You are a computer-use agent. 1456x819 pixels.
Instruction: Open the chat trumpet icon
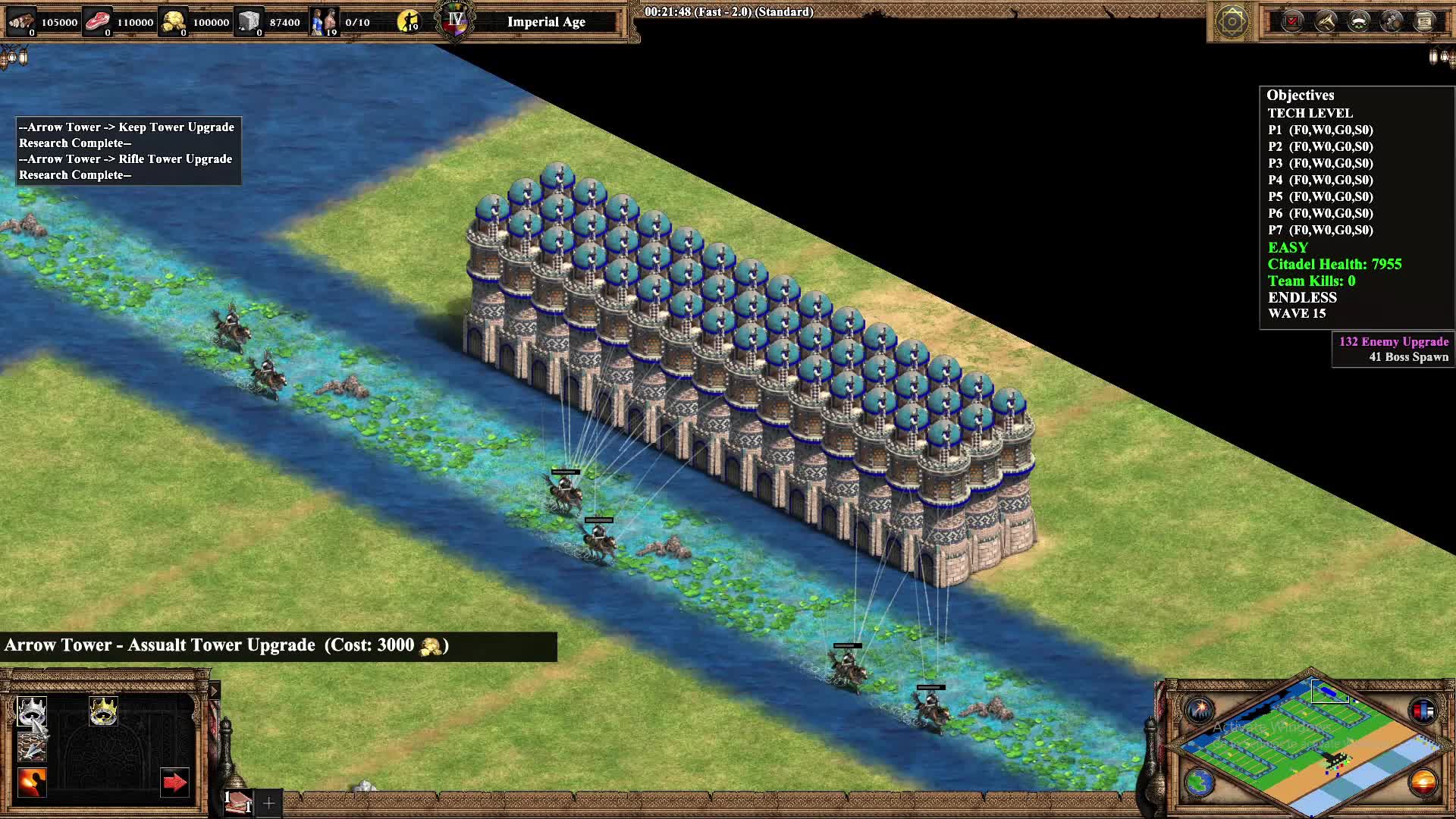coord(1326,21)
